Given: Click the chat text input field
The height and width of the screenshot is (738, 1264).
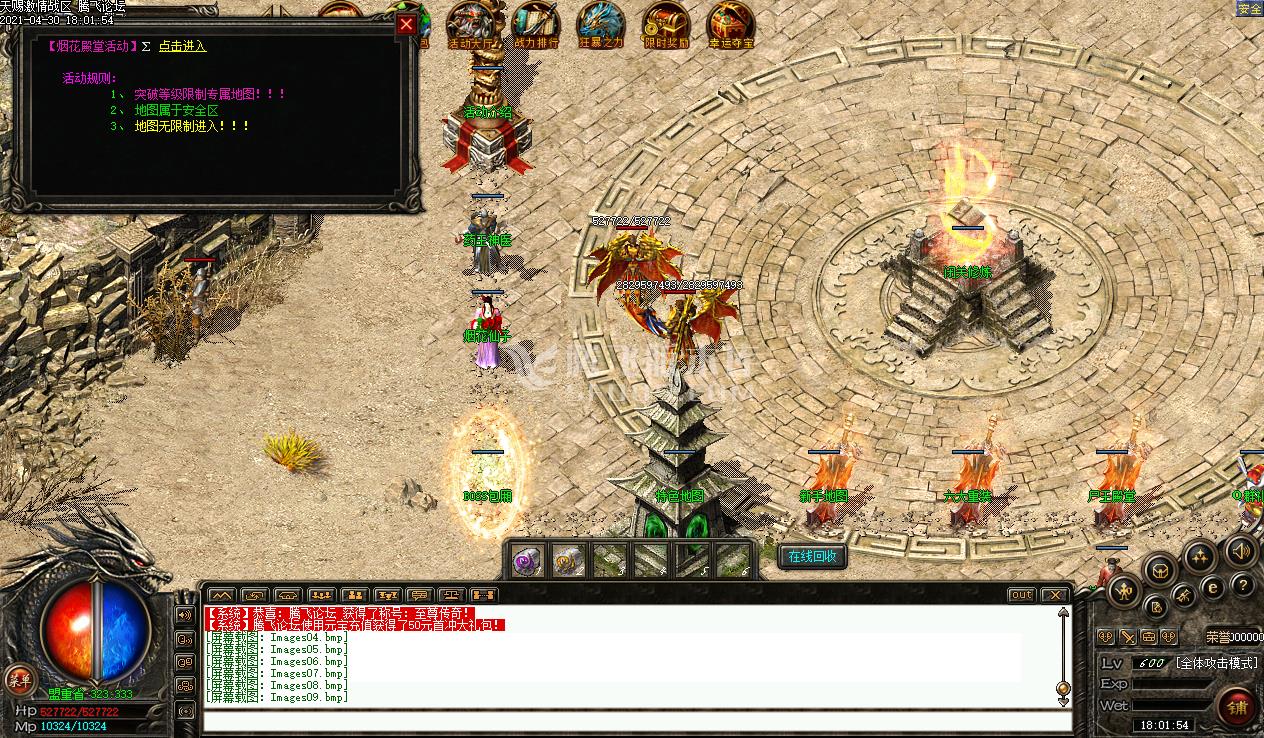Looking at the screenshot, I should pos(636,721).
